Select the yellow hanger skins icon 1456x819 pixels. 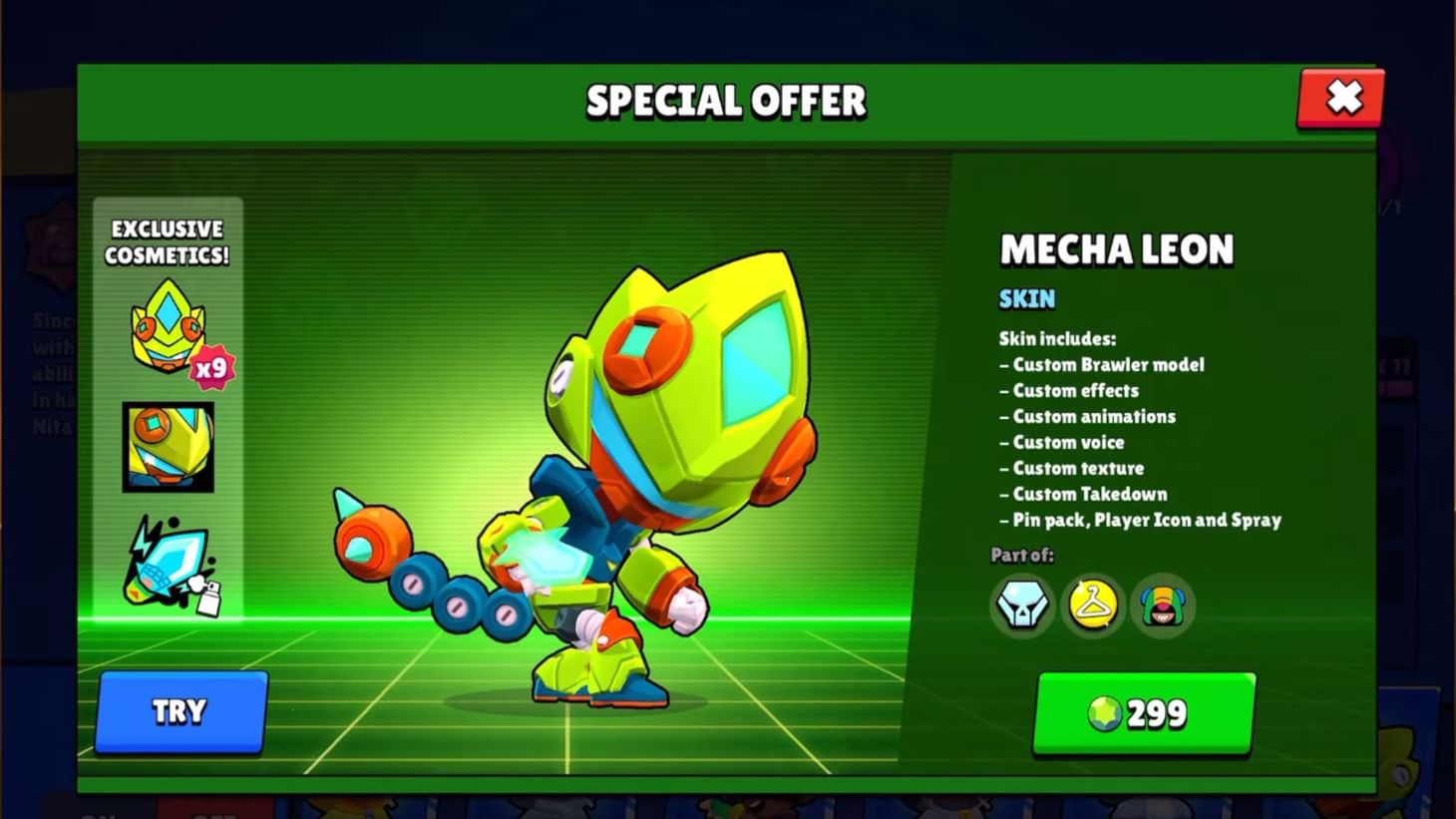[1092, 606]
